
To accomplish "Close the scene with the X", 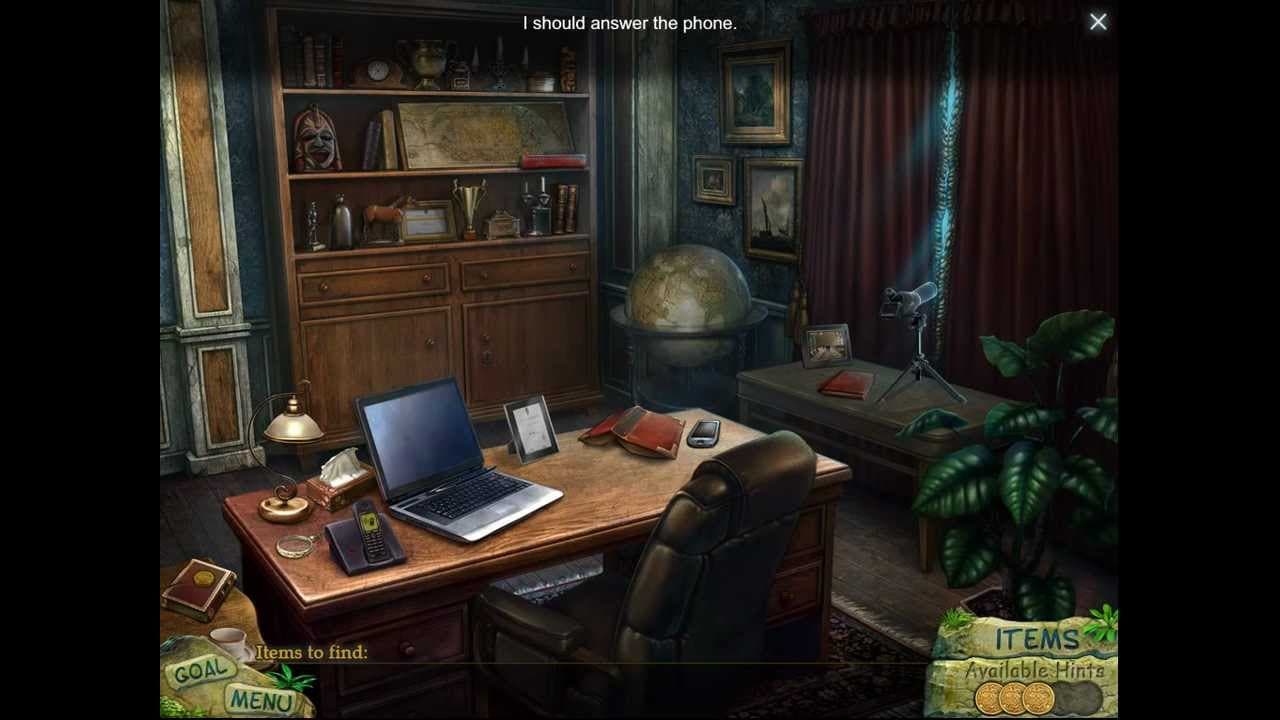I will [1098, 21].
